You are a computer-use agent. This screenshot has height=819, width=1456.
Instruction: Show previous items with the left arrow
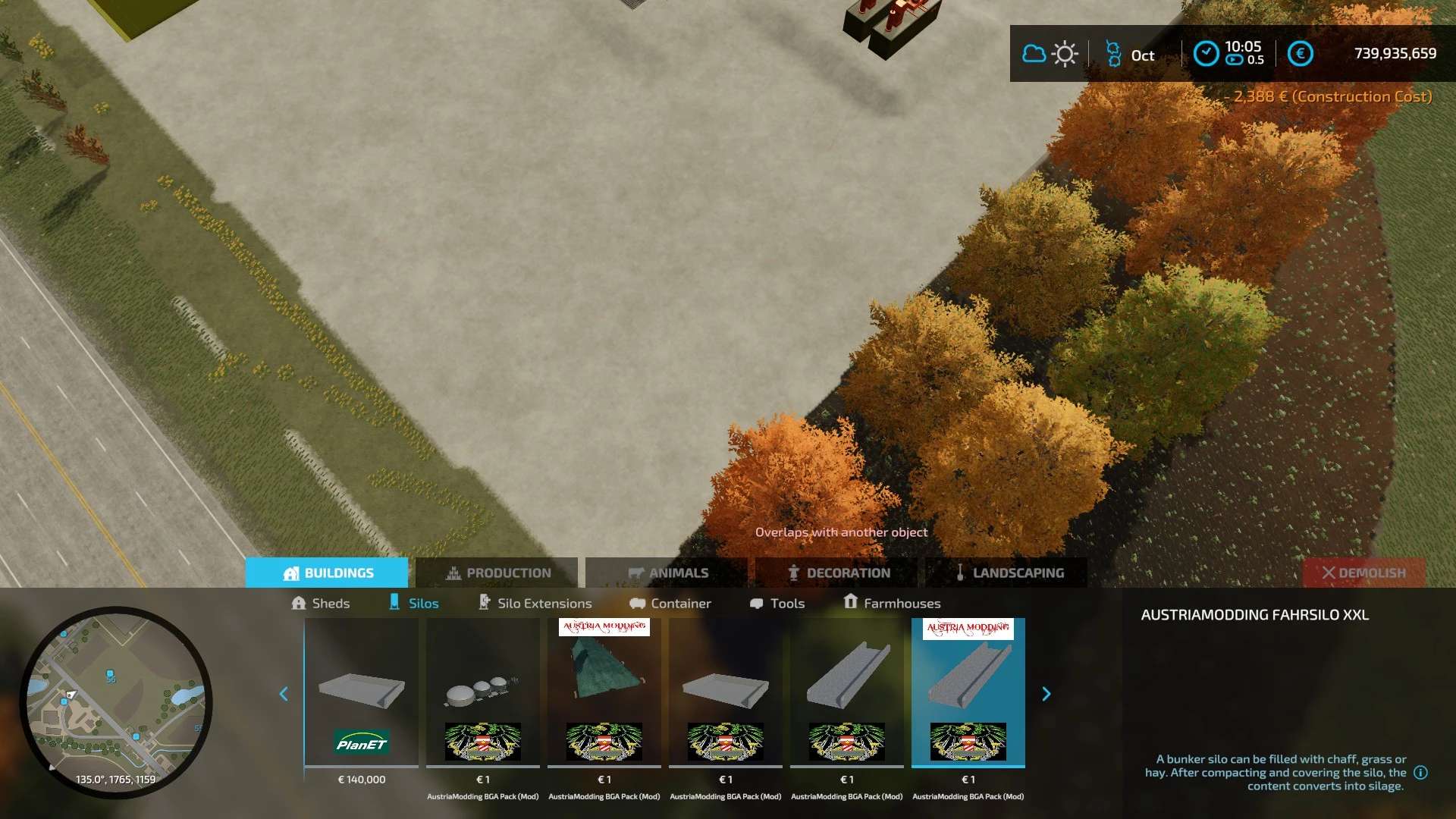(284, 694)
